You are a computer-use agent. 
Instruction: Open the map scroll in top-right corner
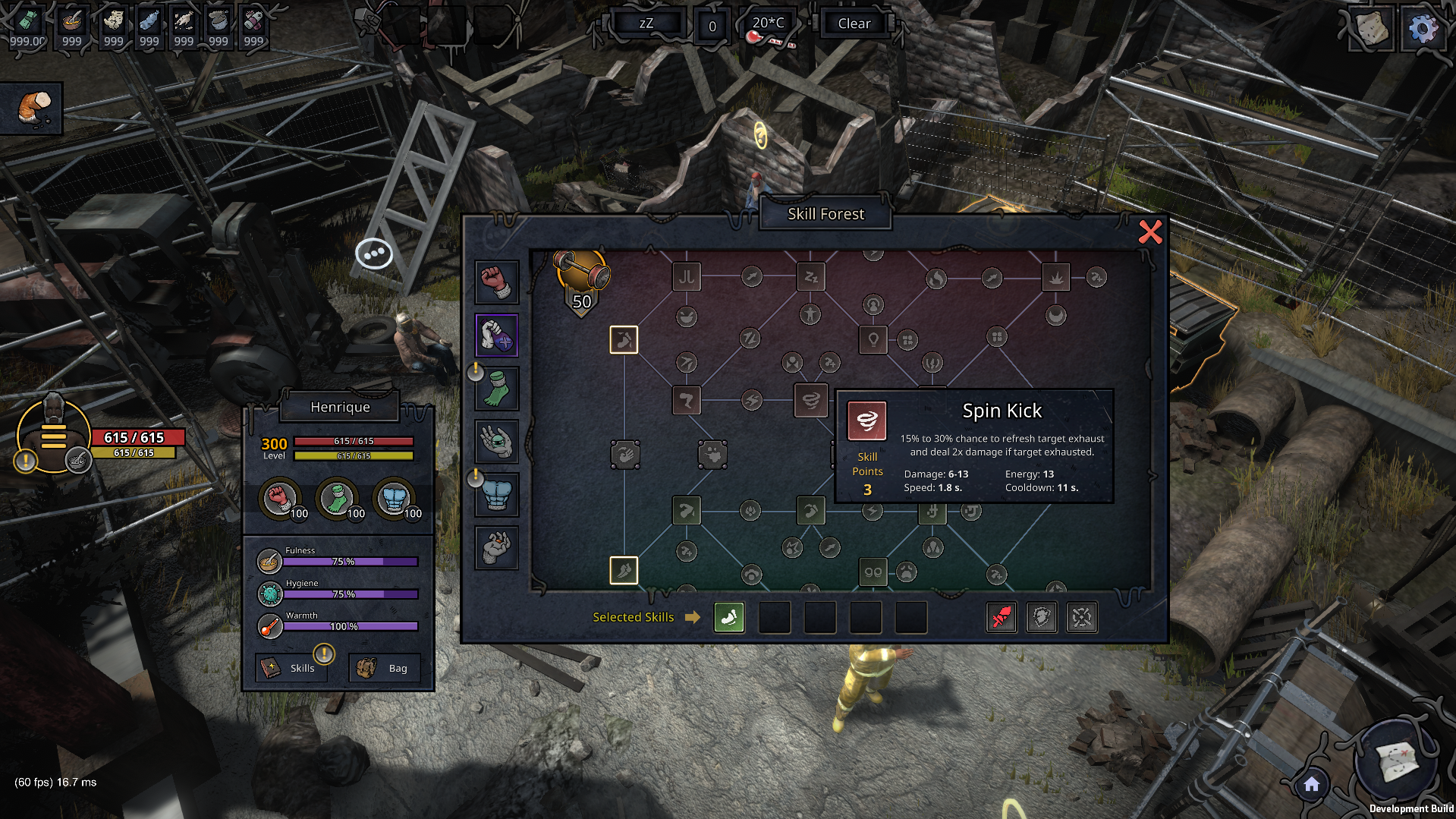point(1371,29)
